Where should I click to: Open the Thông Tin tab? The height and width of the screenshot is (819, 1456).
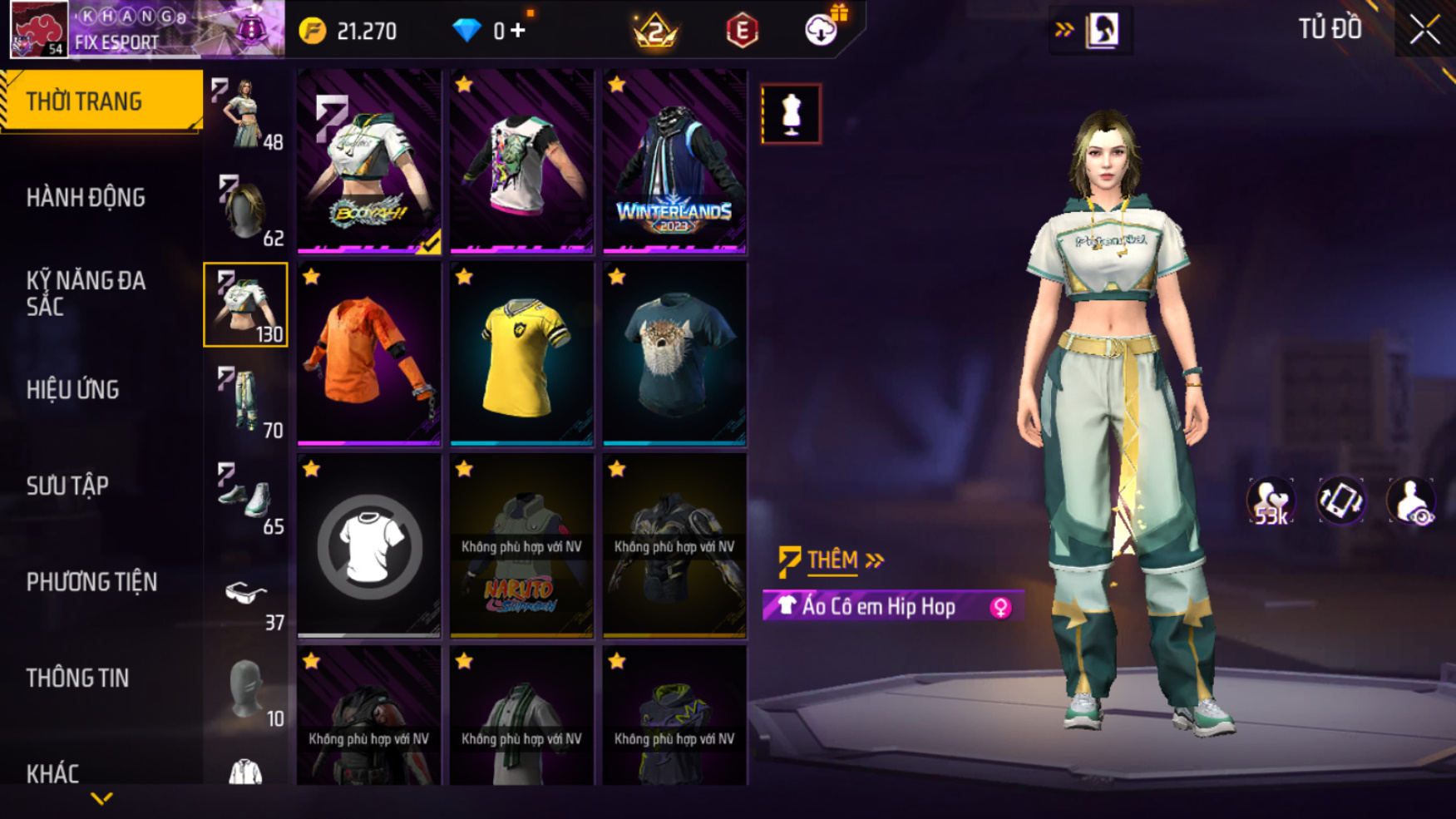(x=77, y=678)
